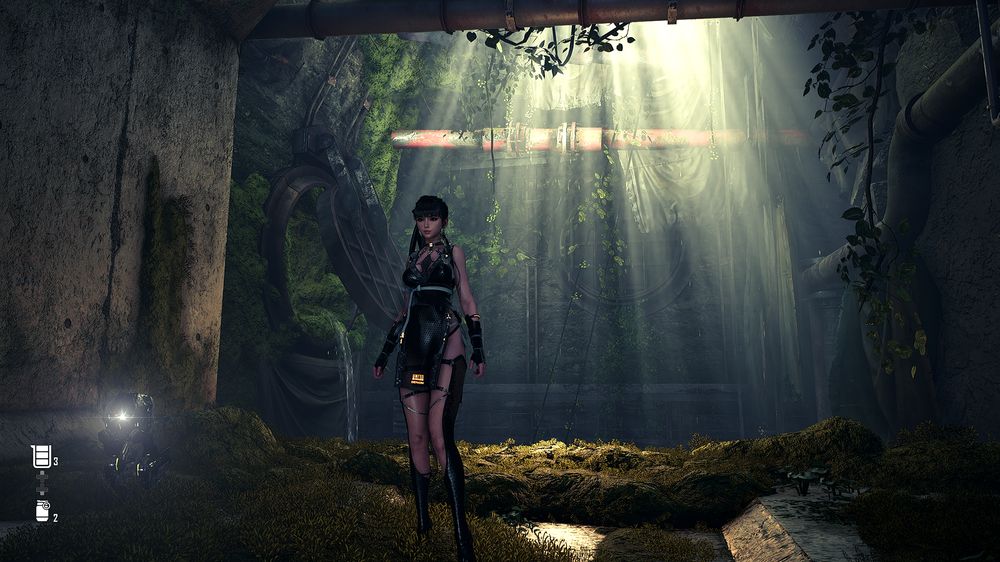This screenshot has width=1000, height=562.
Task: Use the grenade canister item icon
Action: (42, 511)
